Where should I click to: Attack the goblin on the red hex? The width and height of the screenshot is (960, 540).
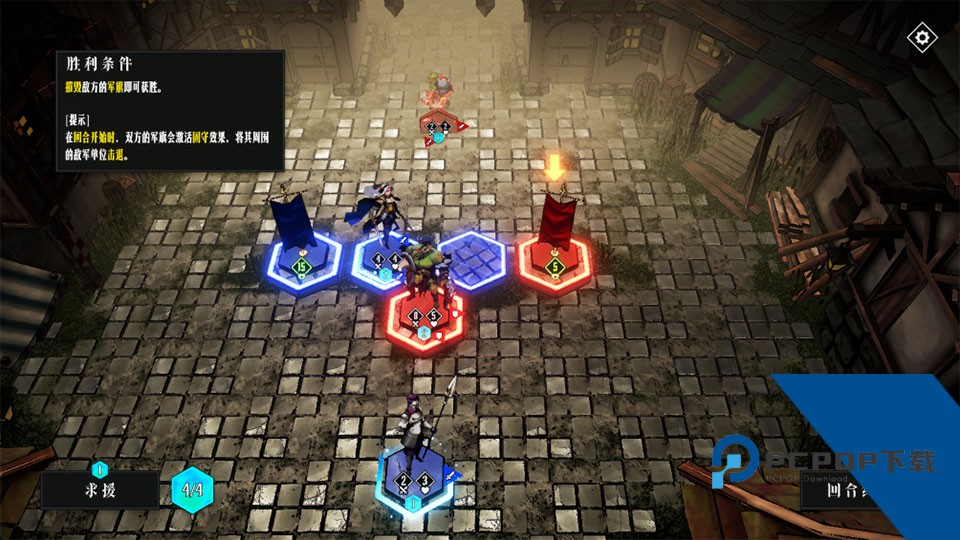pyautogui.click(x=427, y=316)
